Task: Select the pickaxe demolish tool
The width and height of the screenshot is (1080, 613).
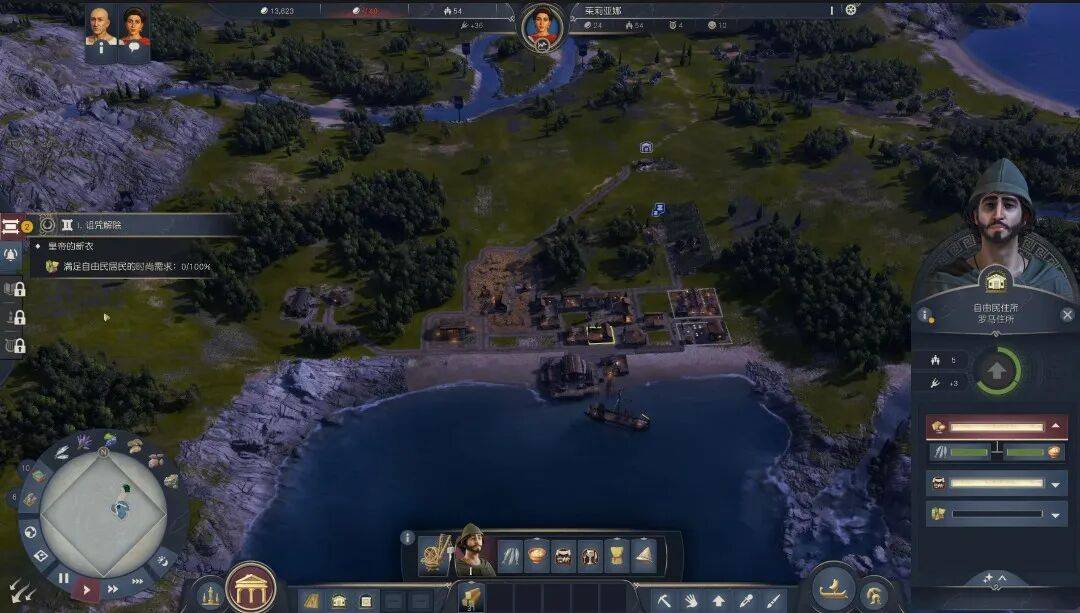Action: (663, 601)
